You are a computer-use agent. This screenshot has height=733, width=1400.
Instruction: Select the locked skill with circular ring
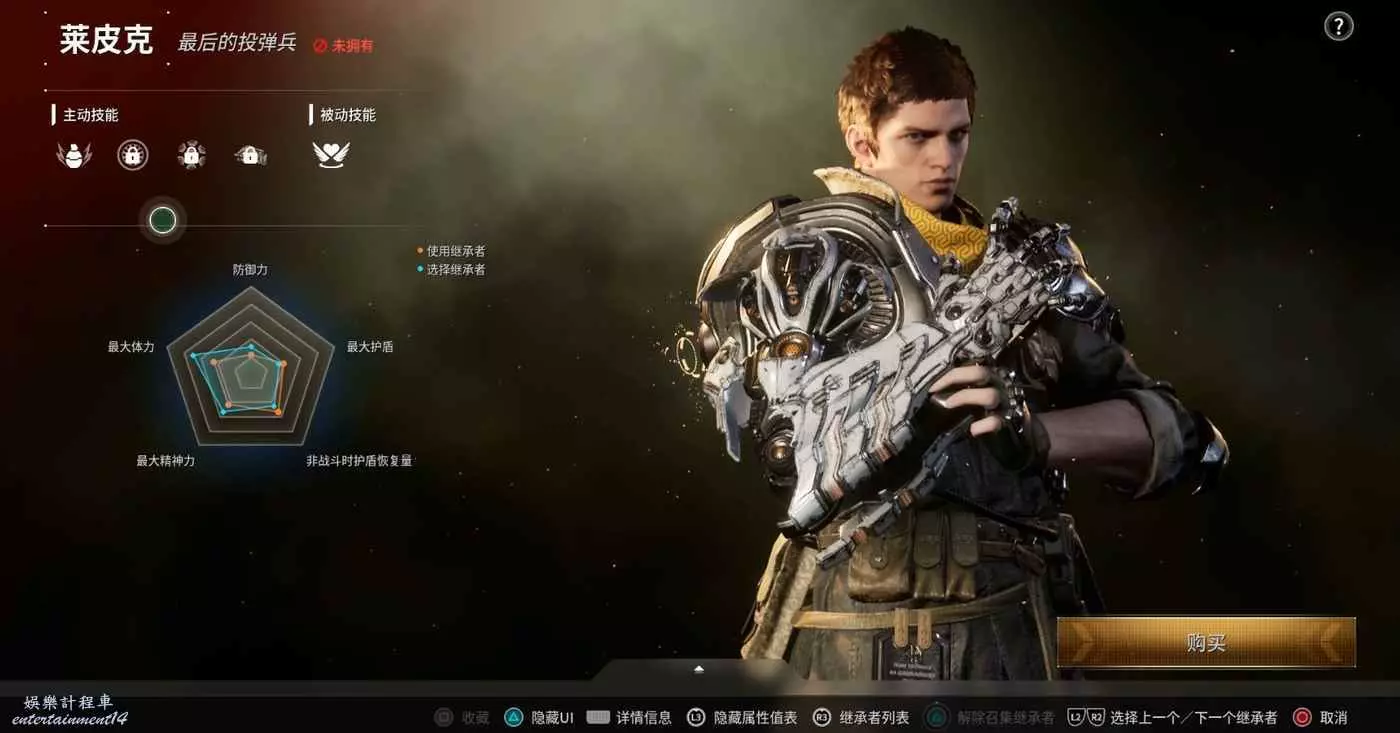click(133, 155)
